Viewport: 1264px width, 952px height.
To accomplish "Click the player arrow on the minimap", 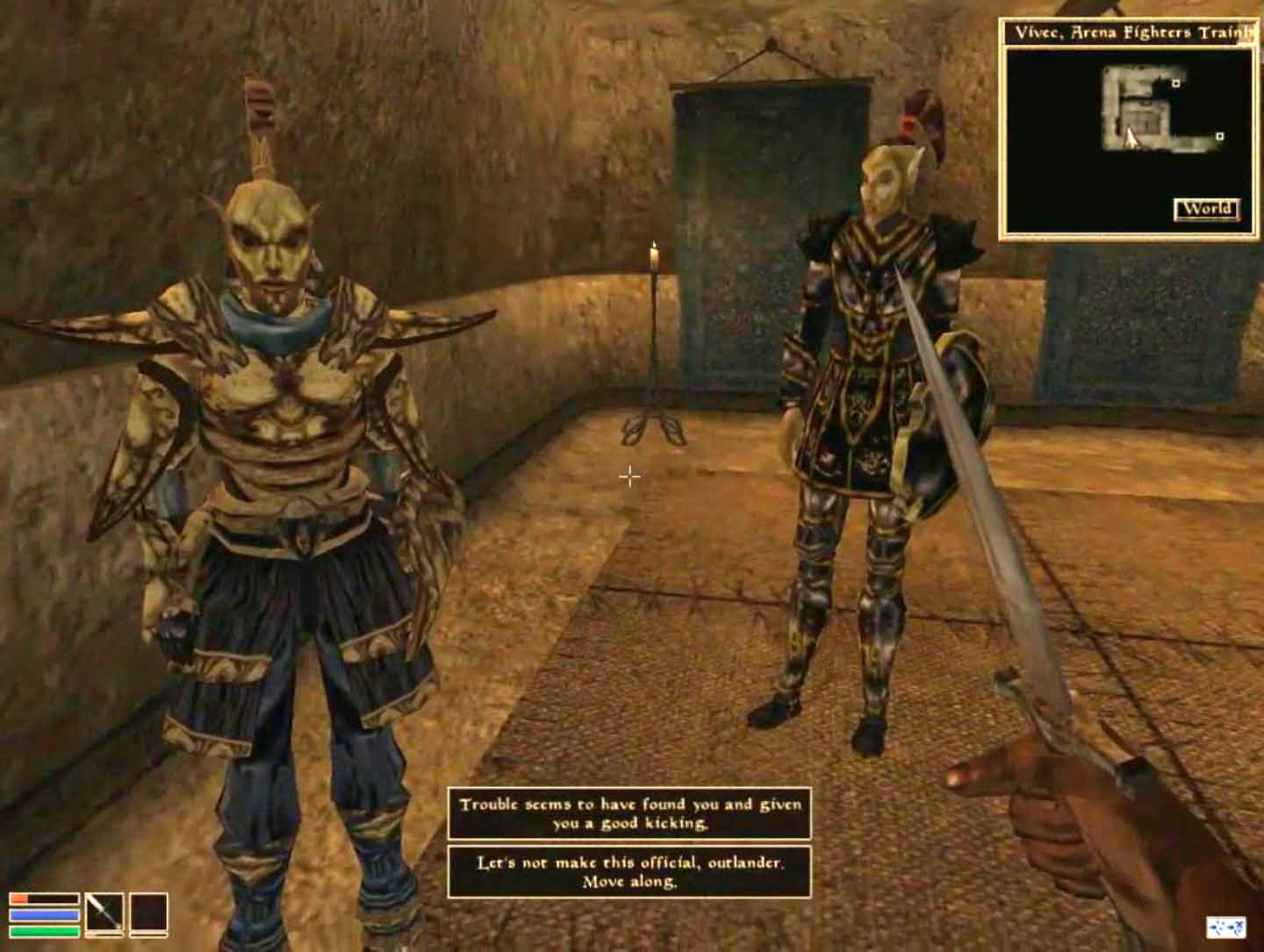I will click(1131, 137).
